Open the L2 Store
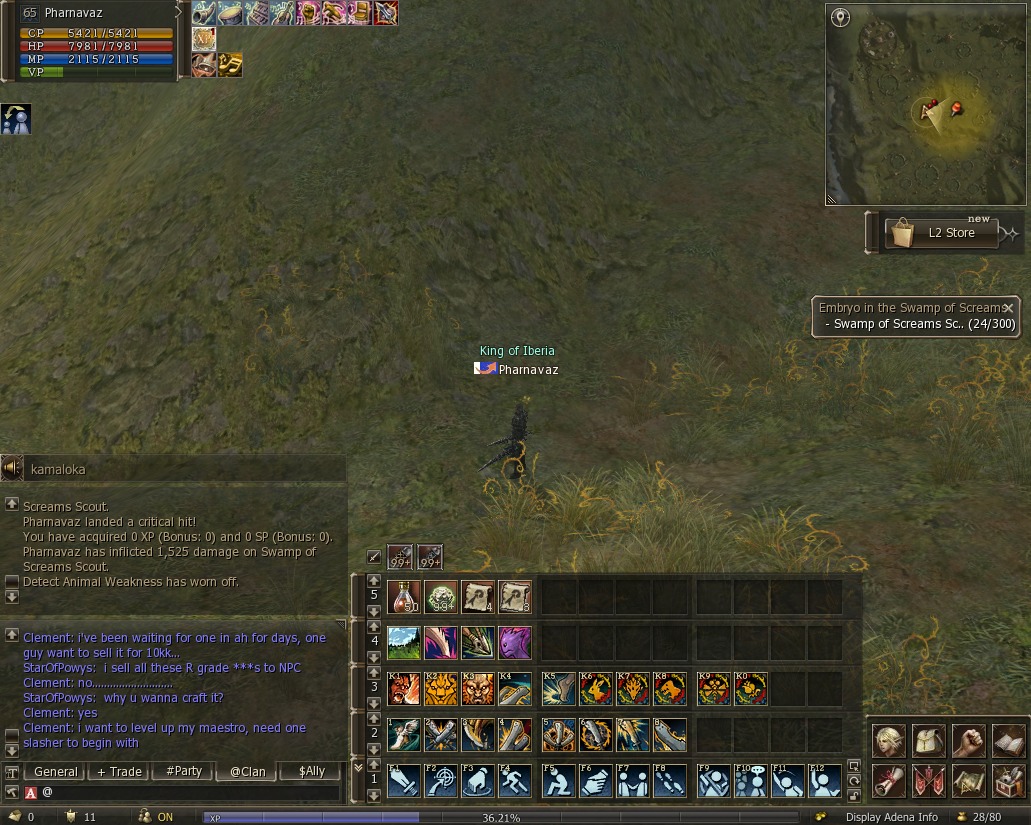The width and height of the screenshot is (1031, 825). tap(942, 233)
